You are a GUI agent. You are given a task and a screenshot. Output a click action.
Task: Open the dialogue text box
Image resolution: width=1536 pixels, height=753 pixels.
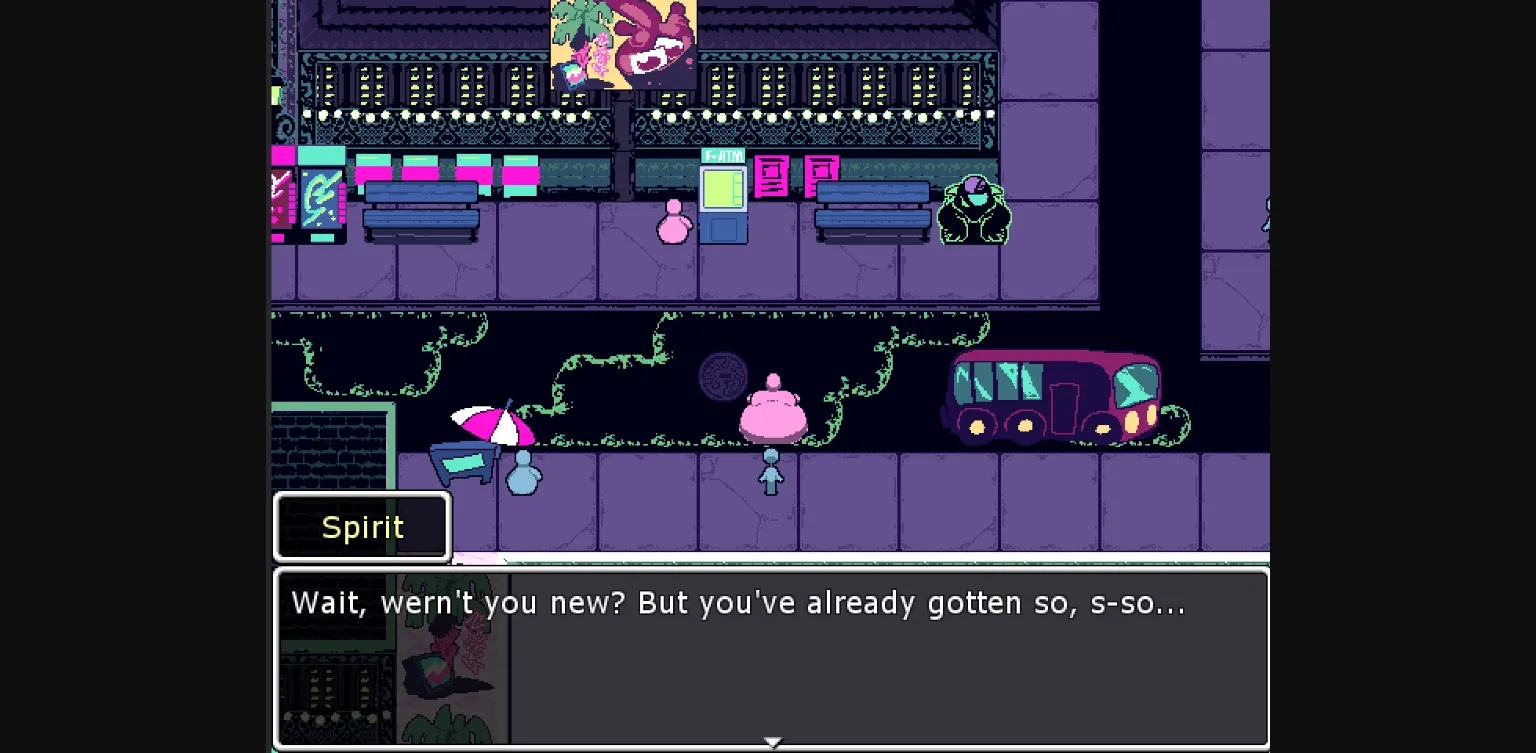[770, 655]
